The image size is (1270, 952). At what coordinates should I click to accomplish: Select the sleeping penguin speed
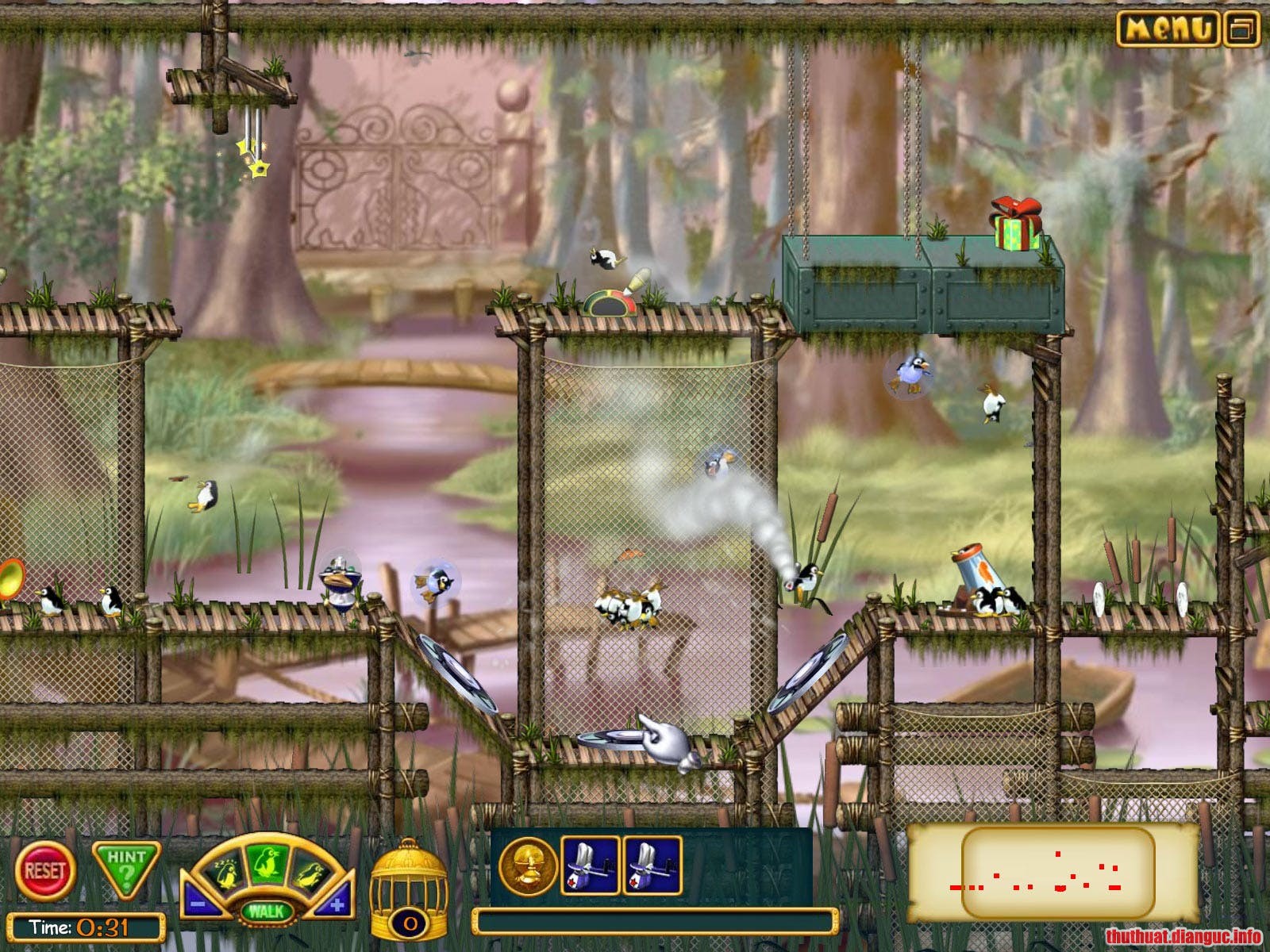pos(229,871)
